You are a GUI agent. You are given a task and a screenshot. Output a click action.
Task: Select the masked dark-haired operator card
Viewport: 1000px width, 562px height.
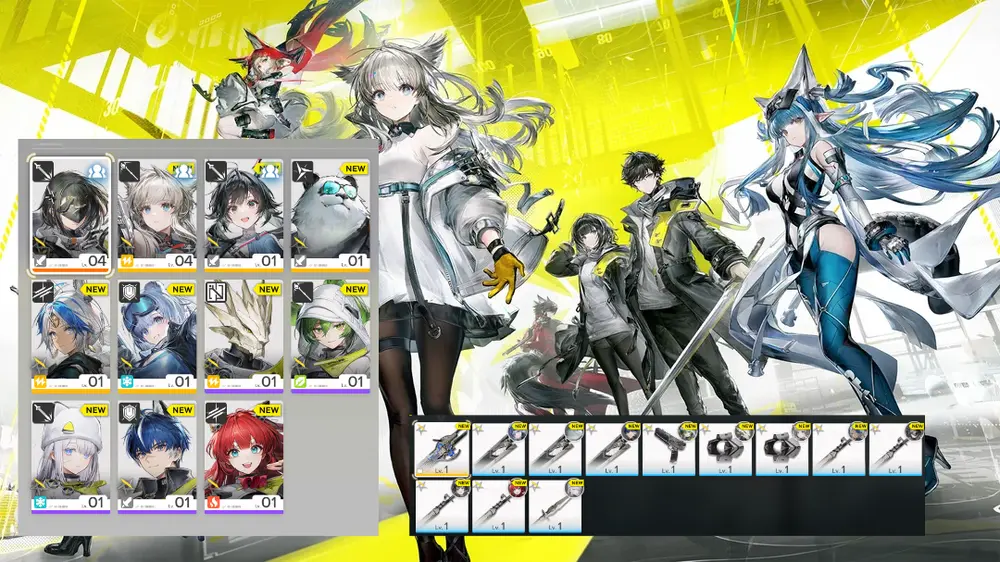(69, 213)
